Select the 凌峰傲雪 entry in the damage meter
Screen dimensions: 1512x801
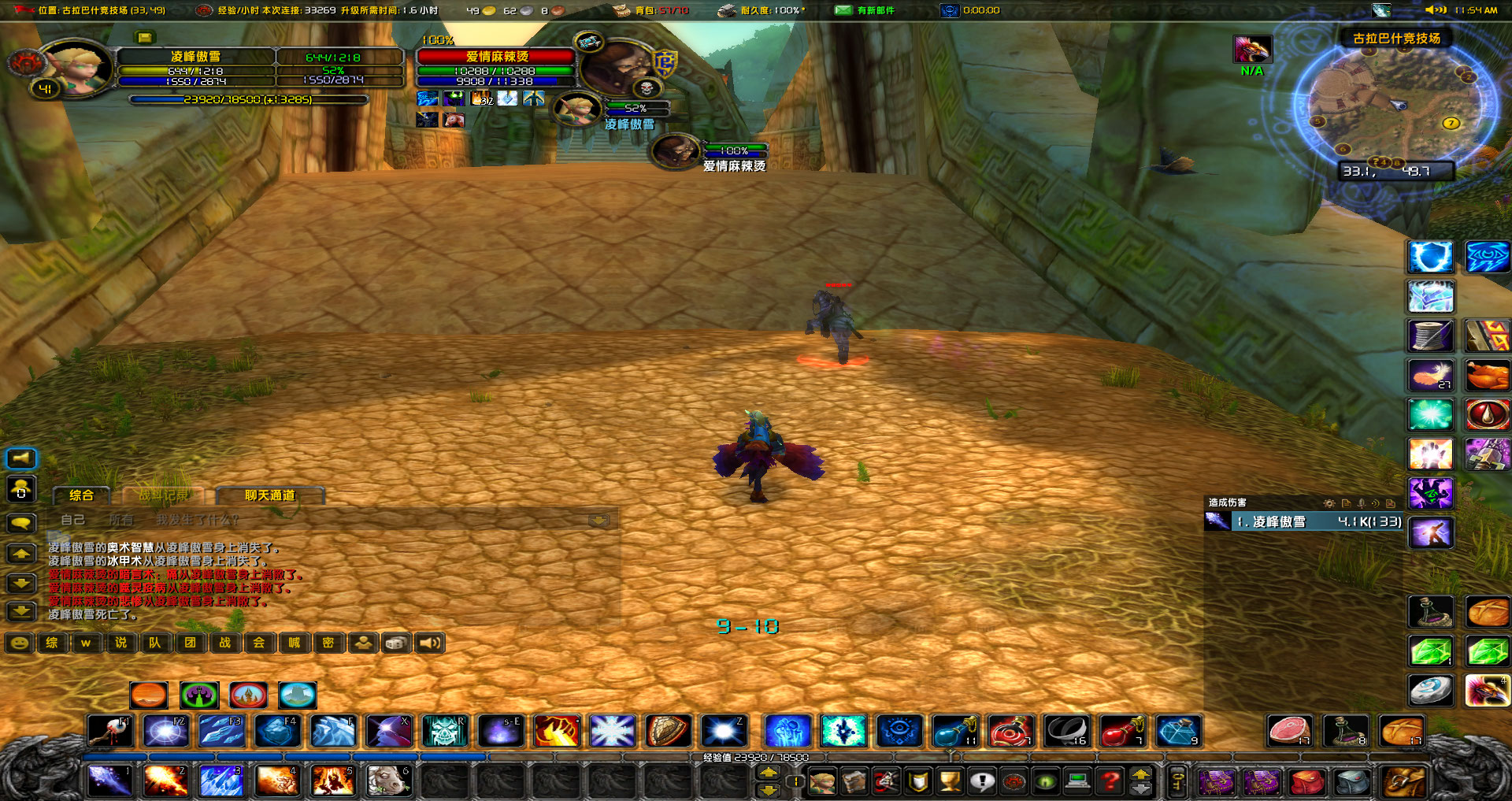point(1299,521)
